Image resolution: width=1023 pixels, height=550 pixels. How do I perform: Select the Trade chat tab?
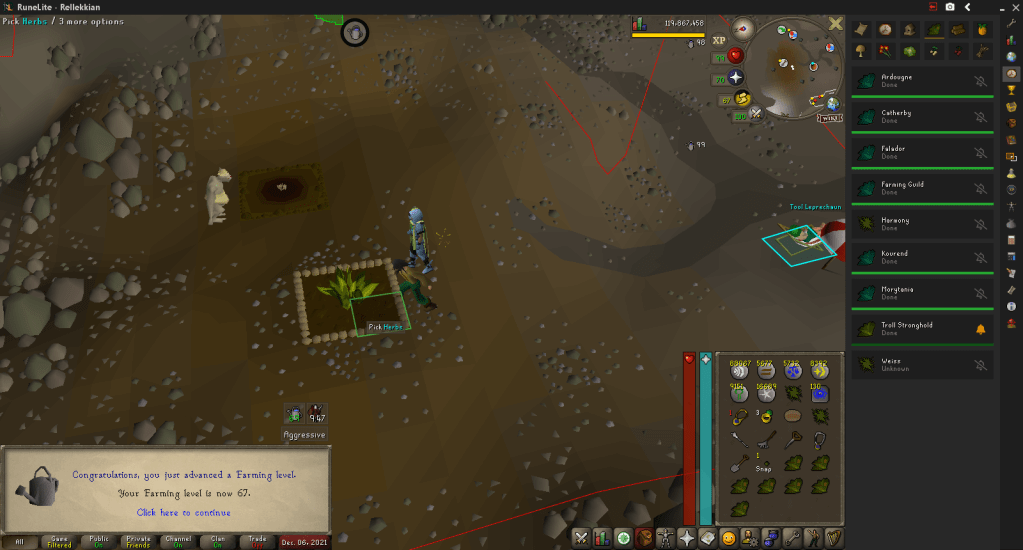pos(257,541)
